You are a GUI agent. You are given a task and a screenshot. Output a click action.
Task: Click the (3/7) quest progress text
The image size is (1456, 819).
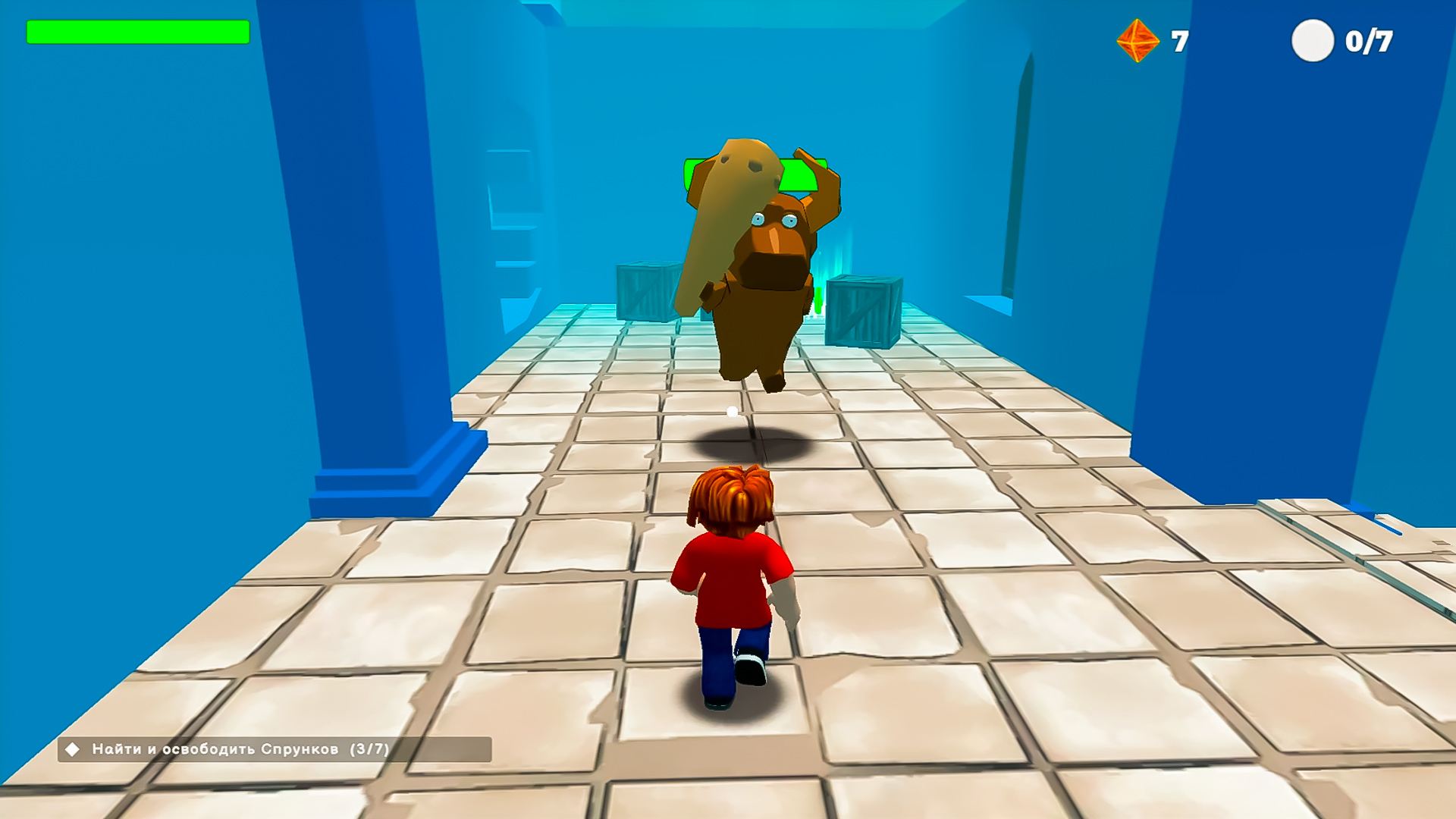[x=369, y=748]
